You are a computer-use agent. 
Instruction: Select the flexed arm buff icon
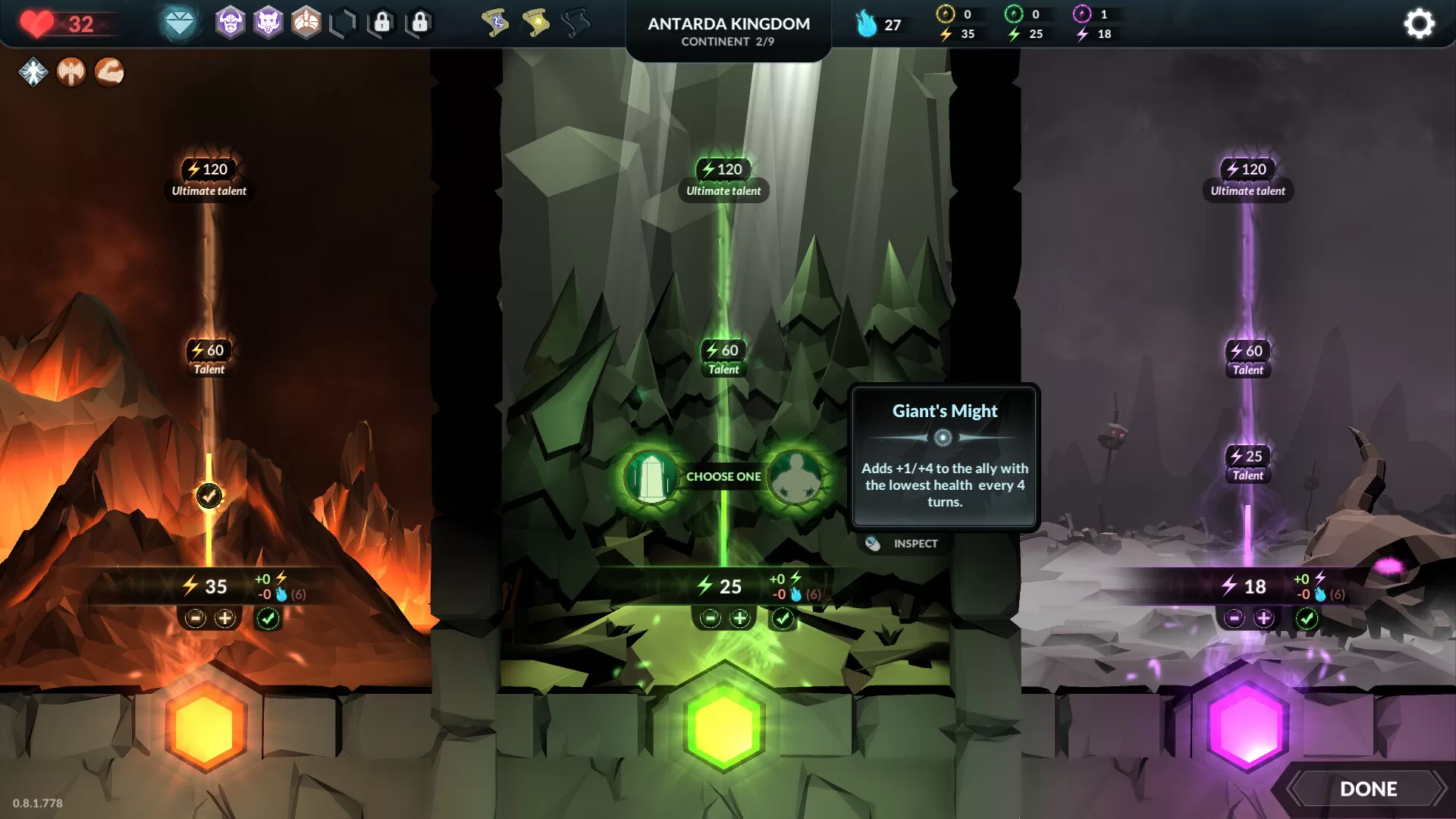(x=109, y=72)
